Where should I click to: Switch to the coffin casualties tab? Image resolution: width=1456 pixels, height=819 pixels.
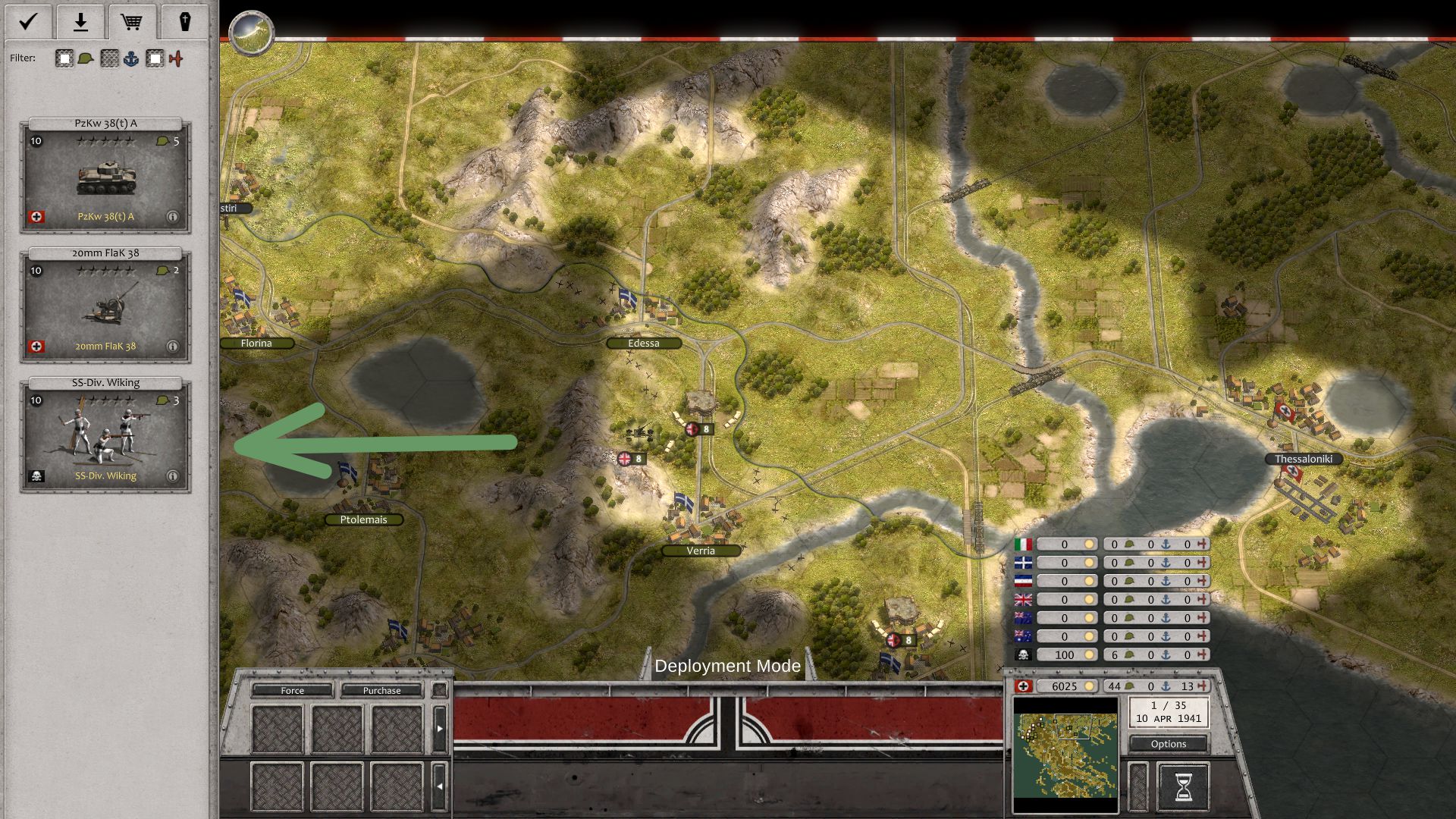(184, 22)
